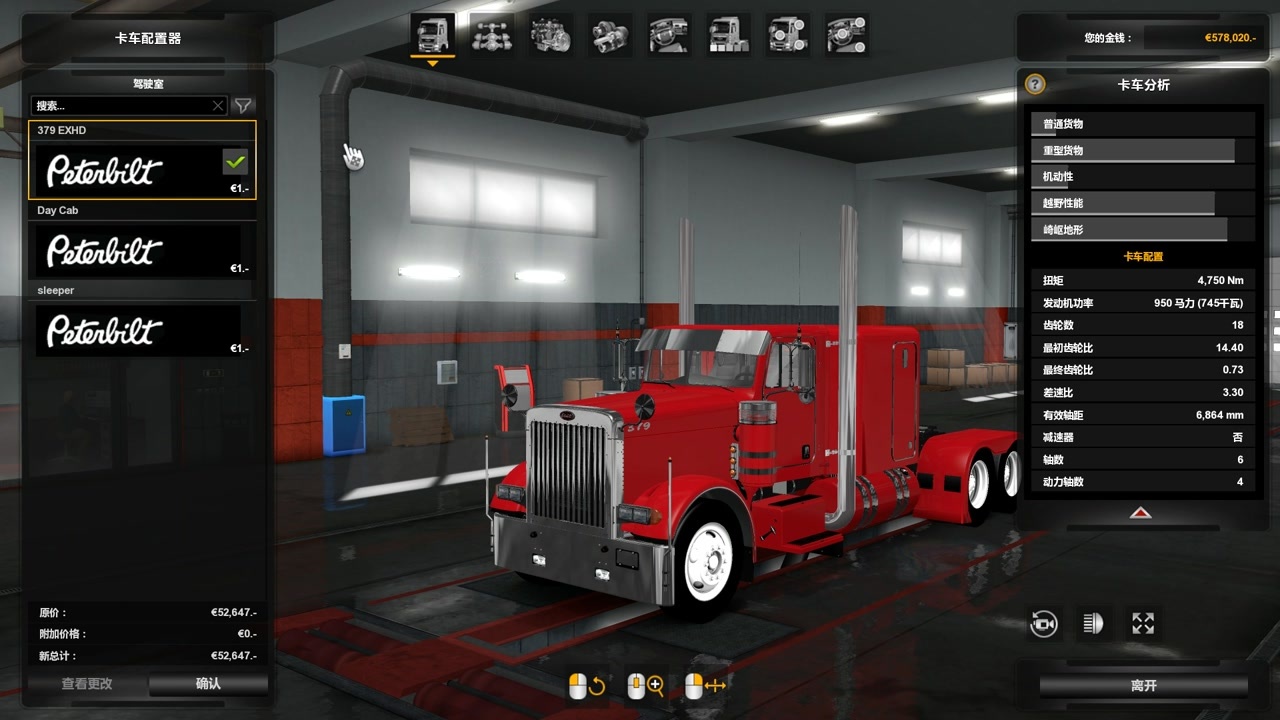Switch to the cab category tab
Viewport: 1280px width, 720px height.
pos(433,36)
